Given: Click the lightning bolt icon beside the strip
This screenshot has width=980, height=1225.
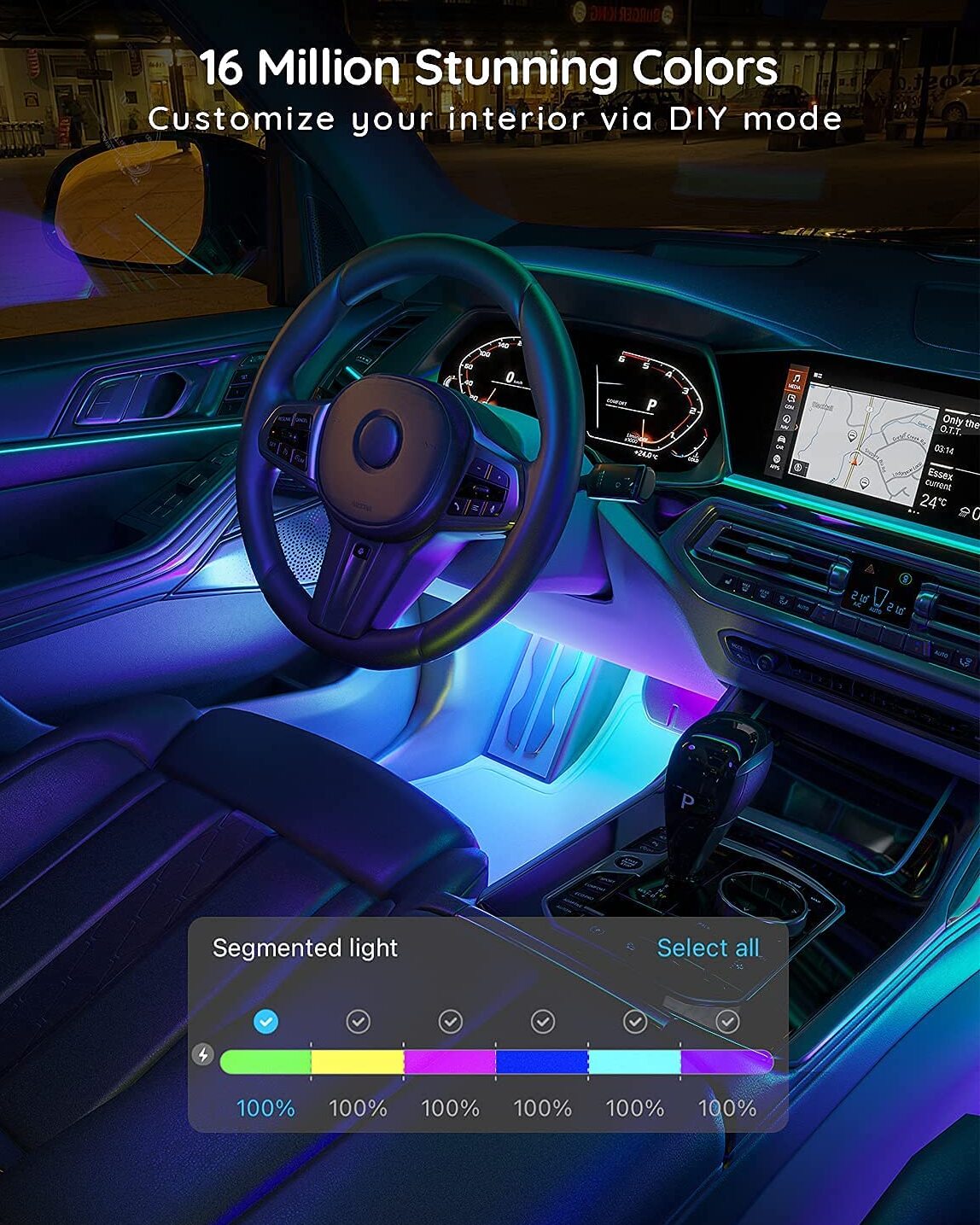Looking at the screenshot, I should click(x=203, y=1055).
